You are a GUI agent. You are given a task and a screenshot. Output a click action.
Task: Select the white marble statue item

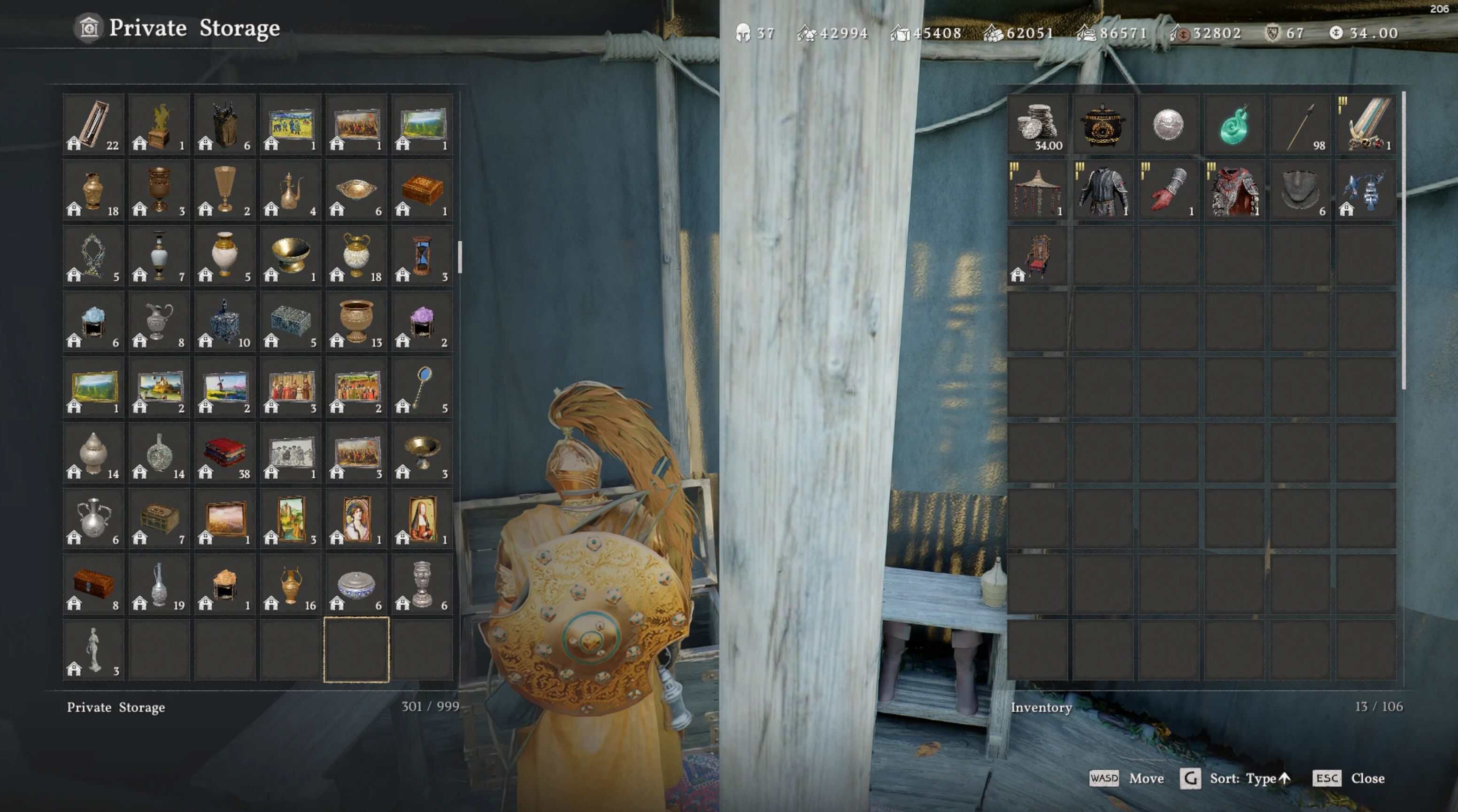pyautogui.click(x=93, y=649)
